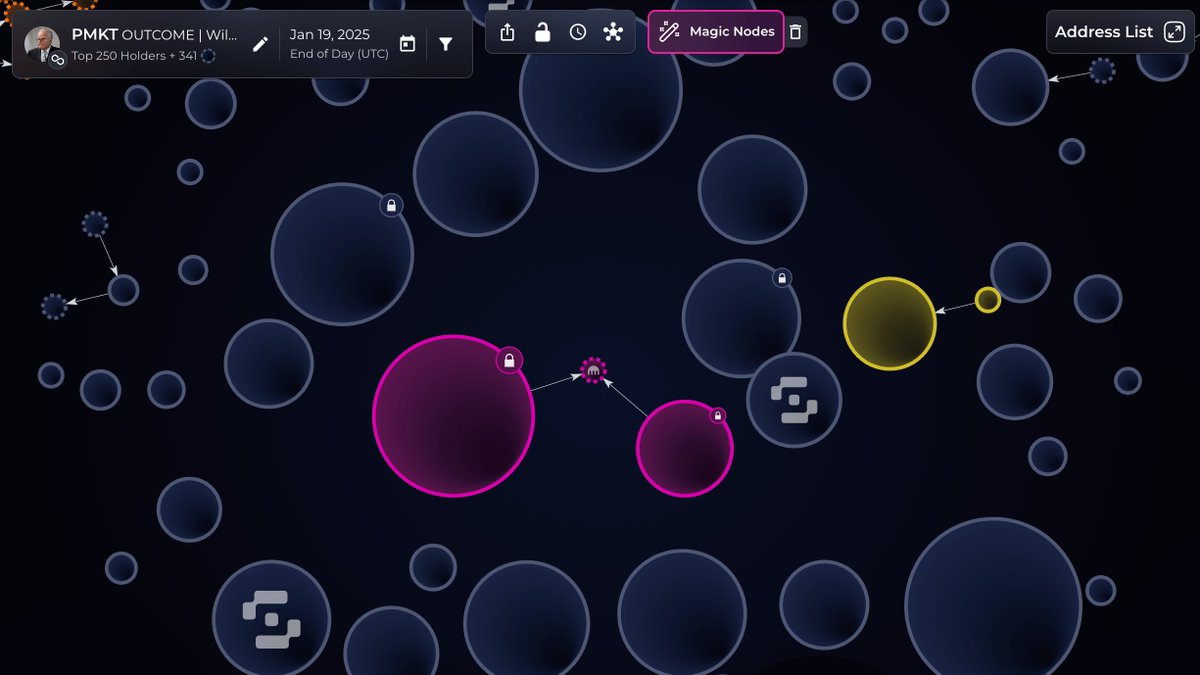Select the cluster graph icon in toolbar
1200x675 pixels.
[x=613, y=32]
